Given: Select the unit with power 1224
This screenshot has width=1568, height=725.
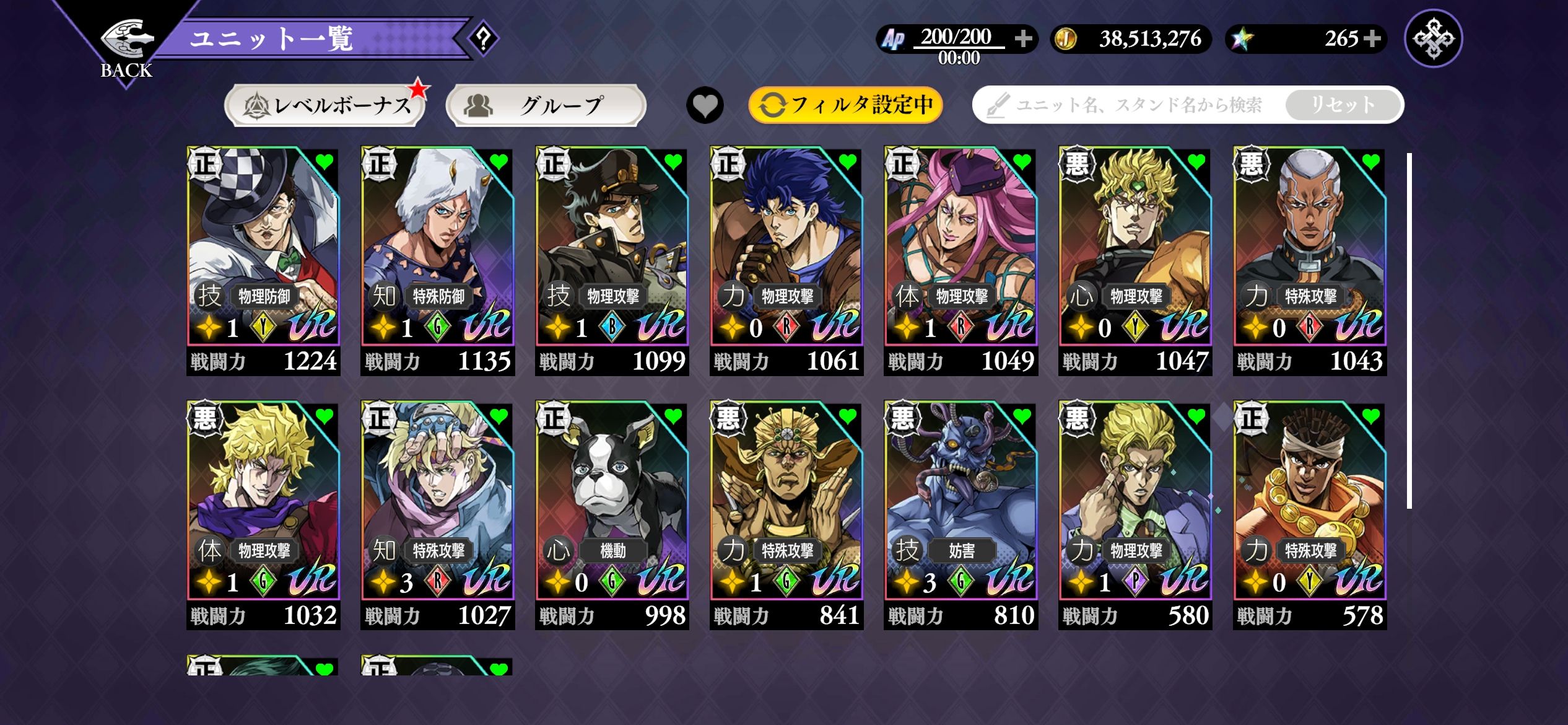Looking at the screenshot, I should pos(263,260).
